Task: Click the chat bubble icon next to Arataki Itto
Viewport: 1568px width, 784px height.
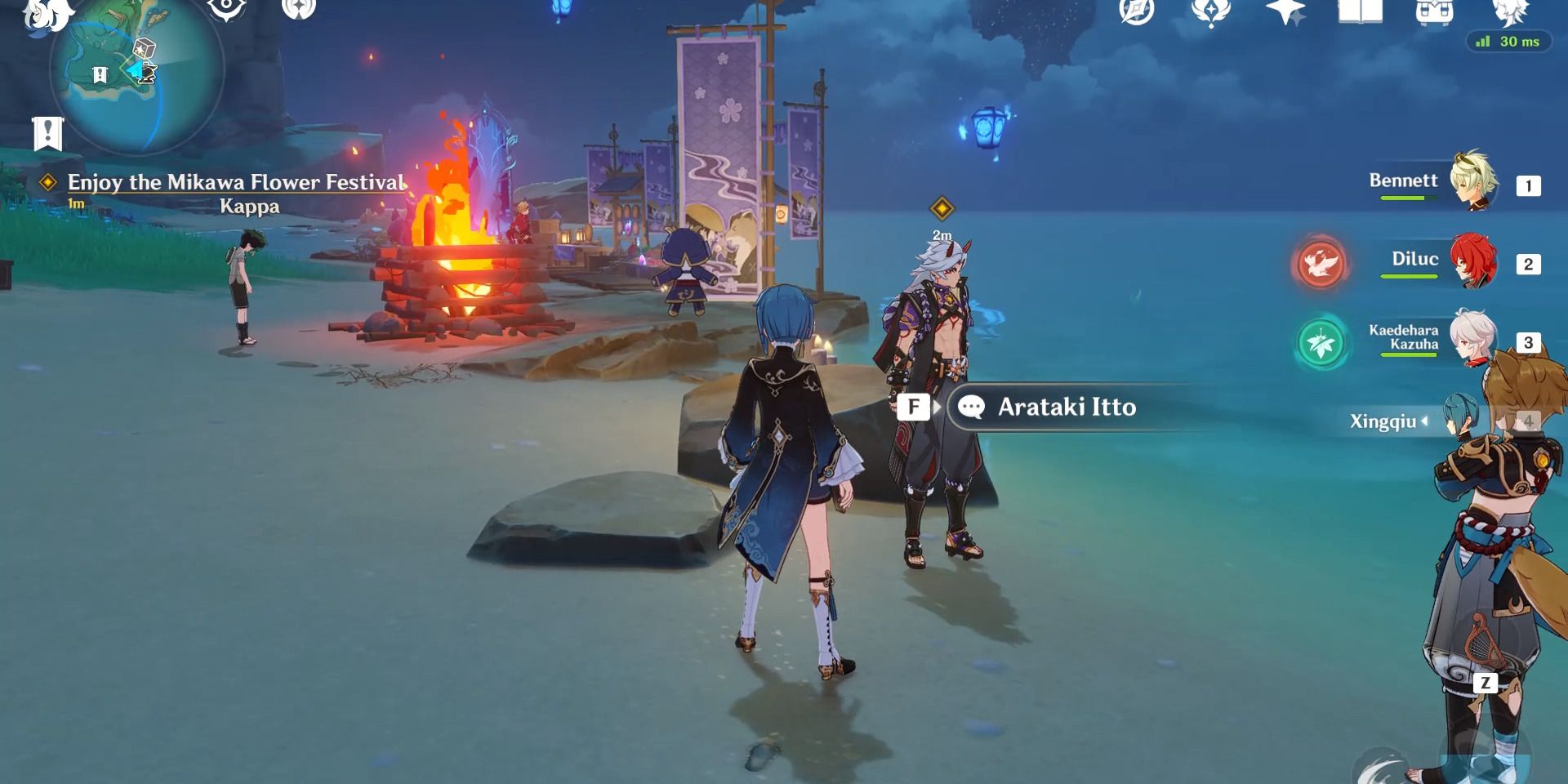Action: (973, 408)
